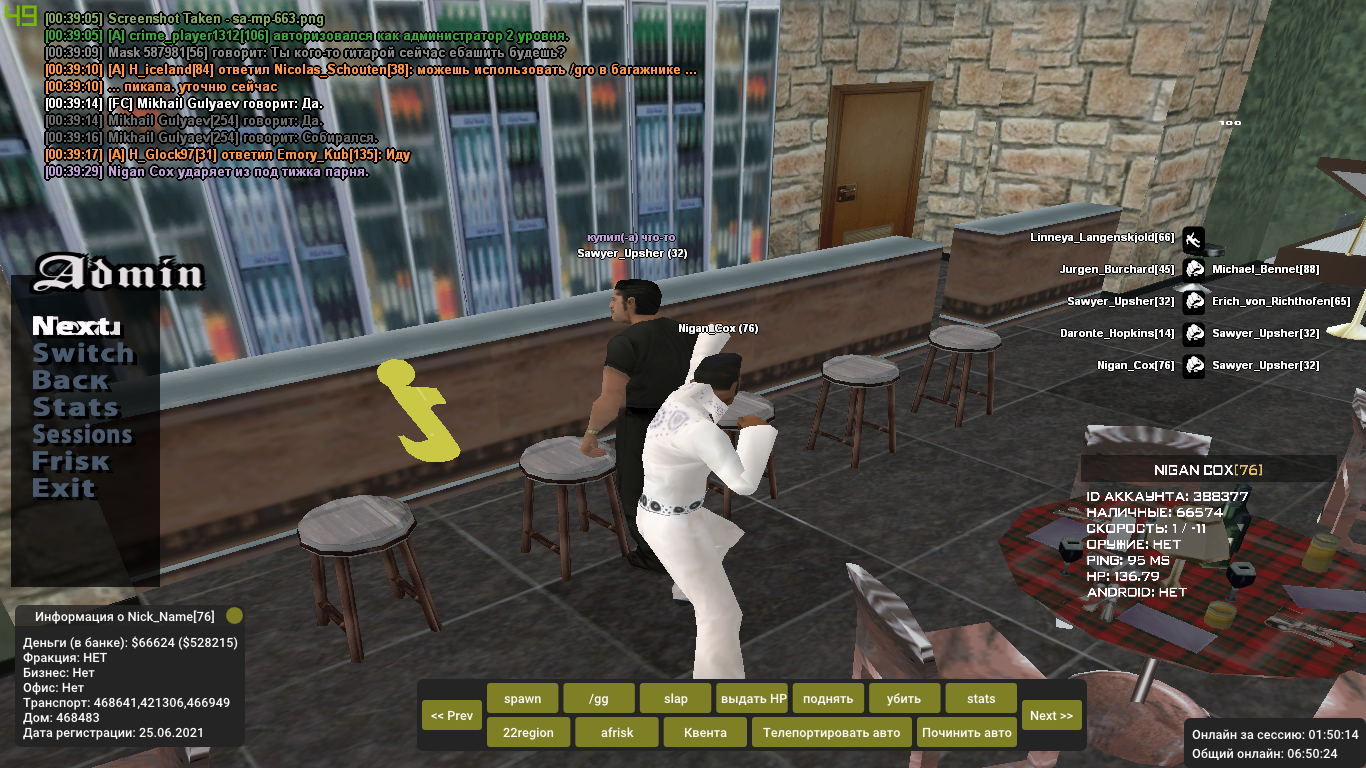
Task: Click the /gg command button
Action: pos(599,698)
